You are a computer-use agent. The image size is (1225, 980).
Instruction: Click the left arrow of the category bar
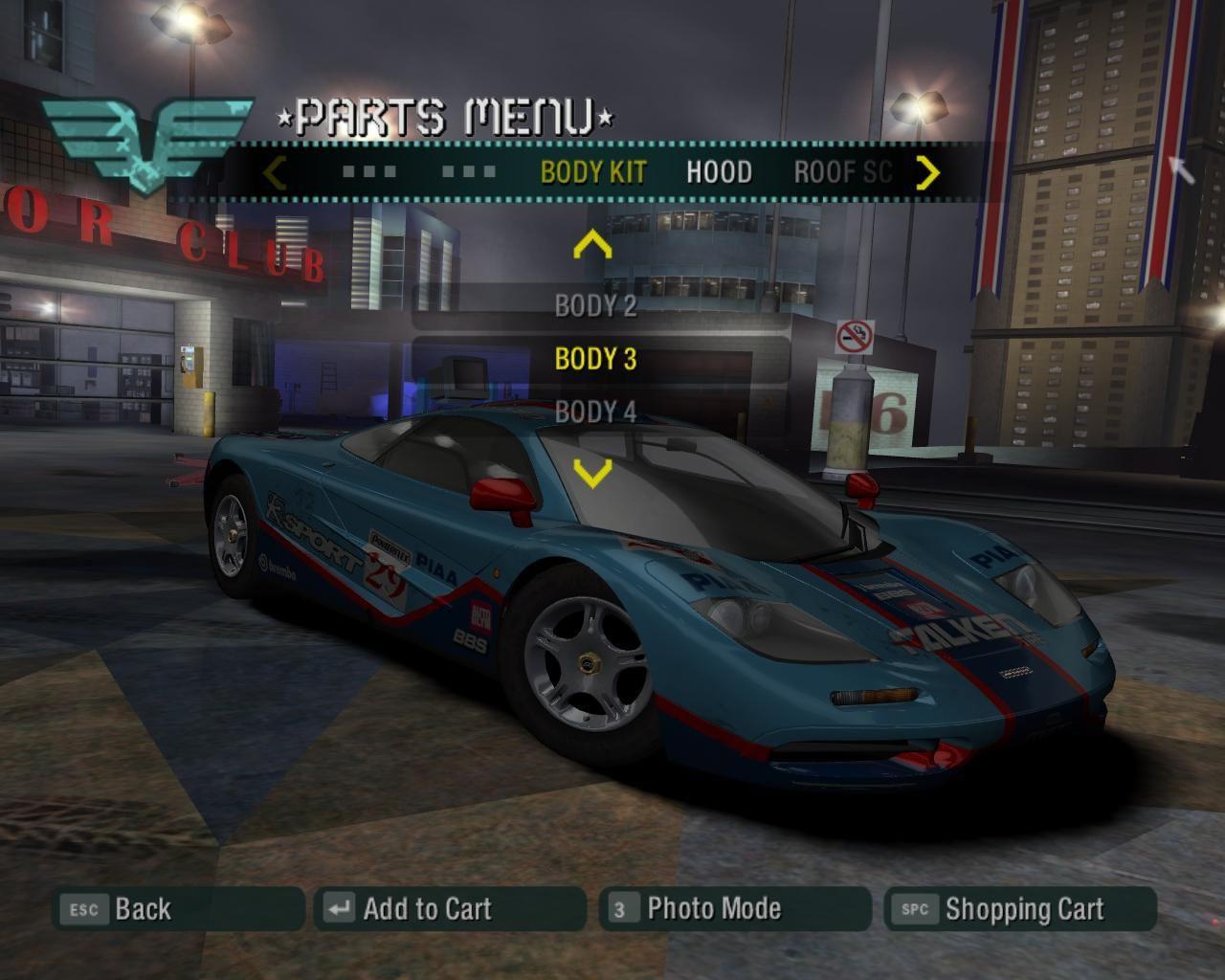coord(275,172)
